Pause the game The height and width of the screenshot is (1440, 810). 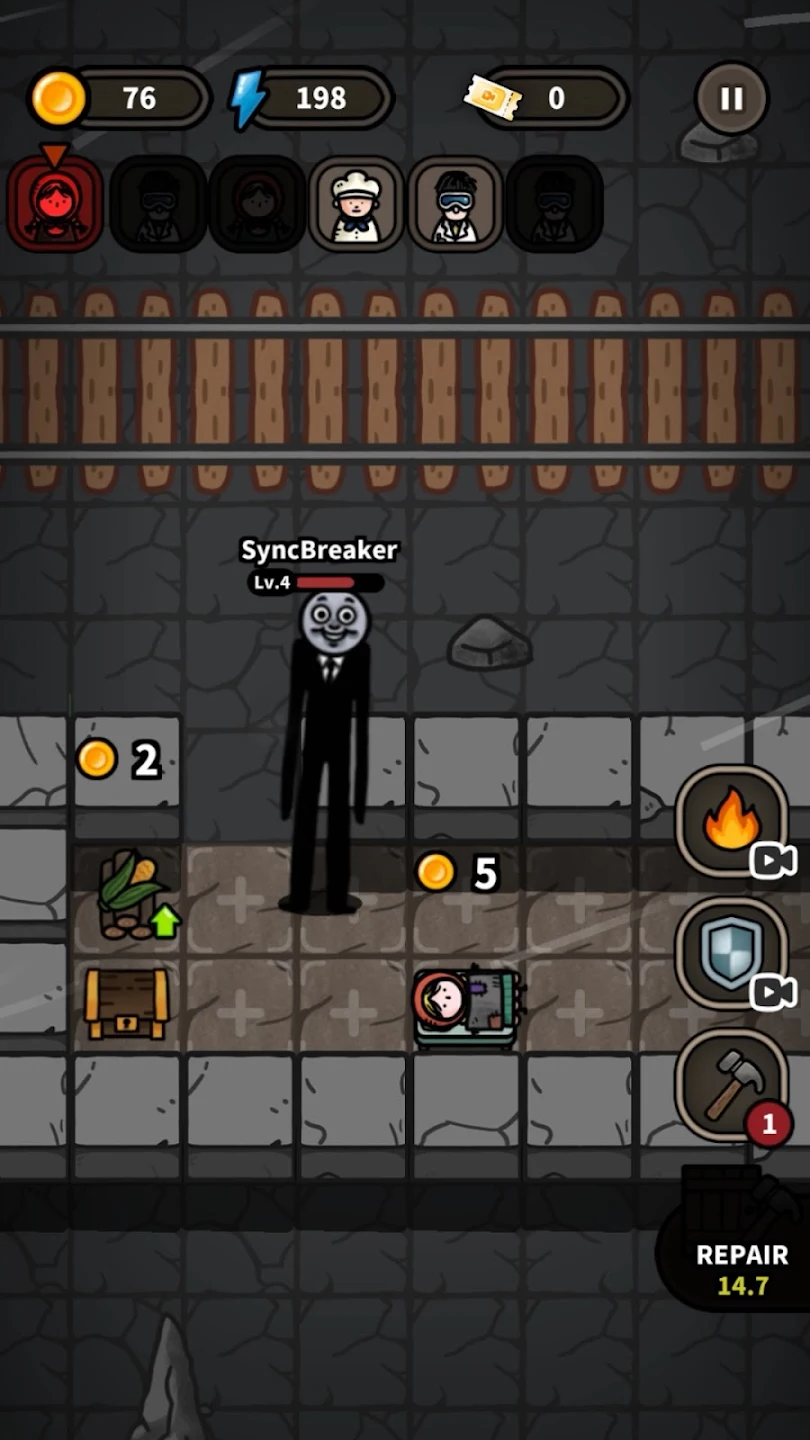pyautogui.click(x=731, y=99)
